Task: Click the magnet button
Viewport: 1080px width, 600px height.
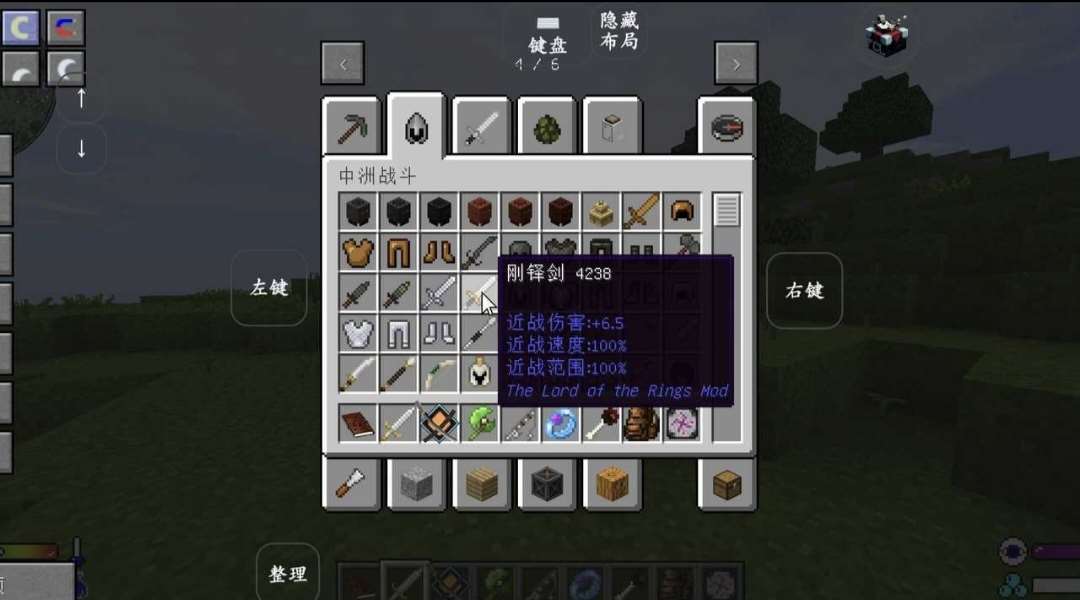Action: 66,27
